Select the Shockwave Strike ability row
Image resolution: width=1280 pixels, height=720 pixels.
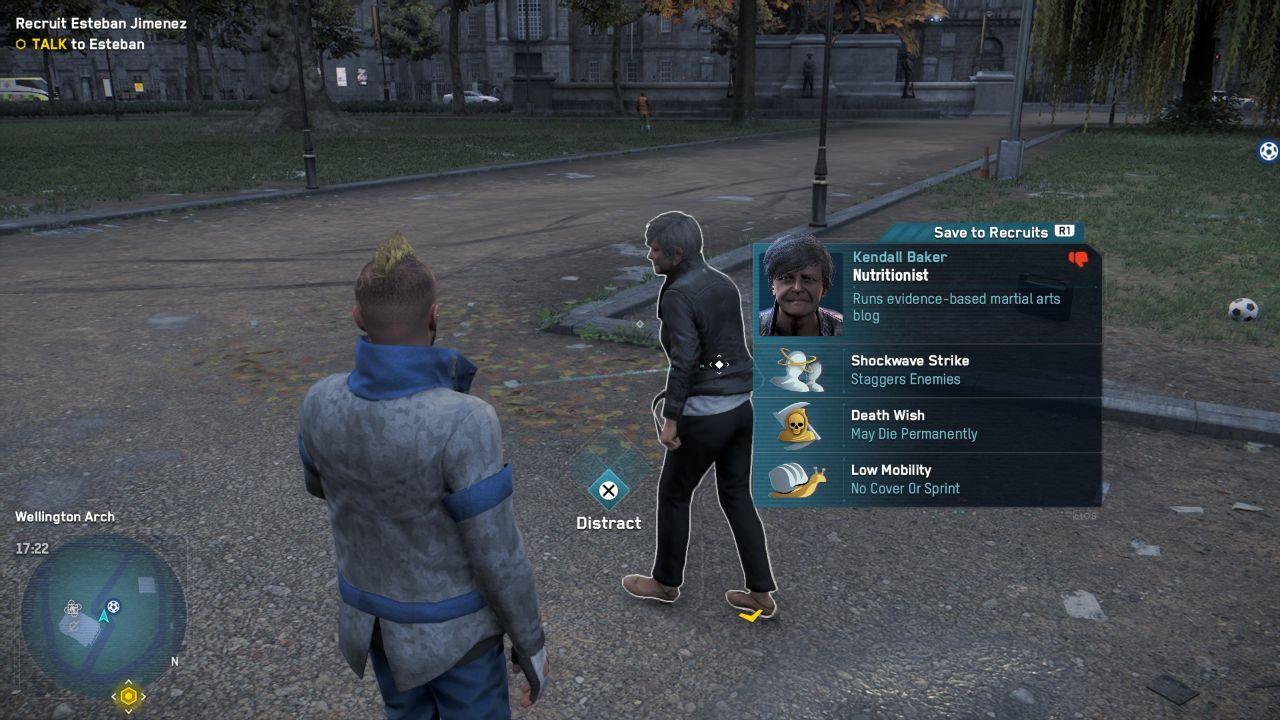926,370
